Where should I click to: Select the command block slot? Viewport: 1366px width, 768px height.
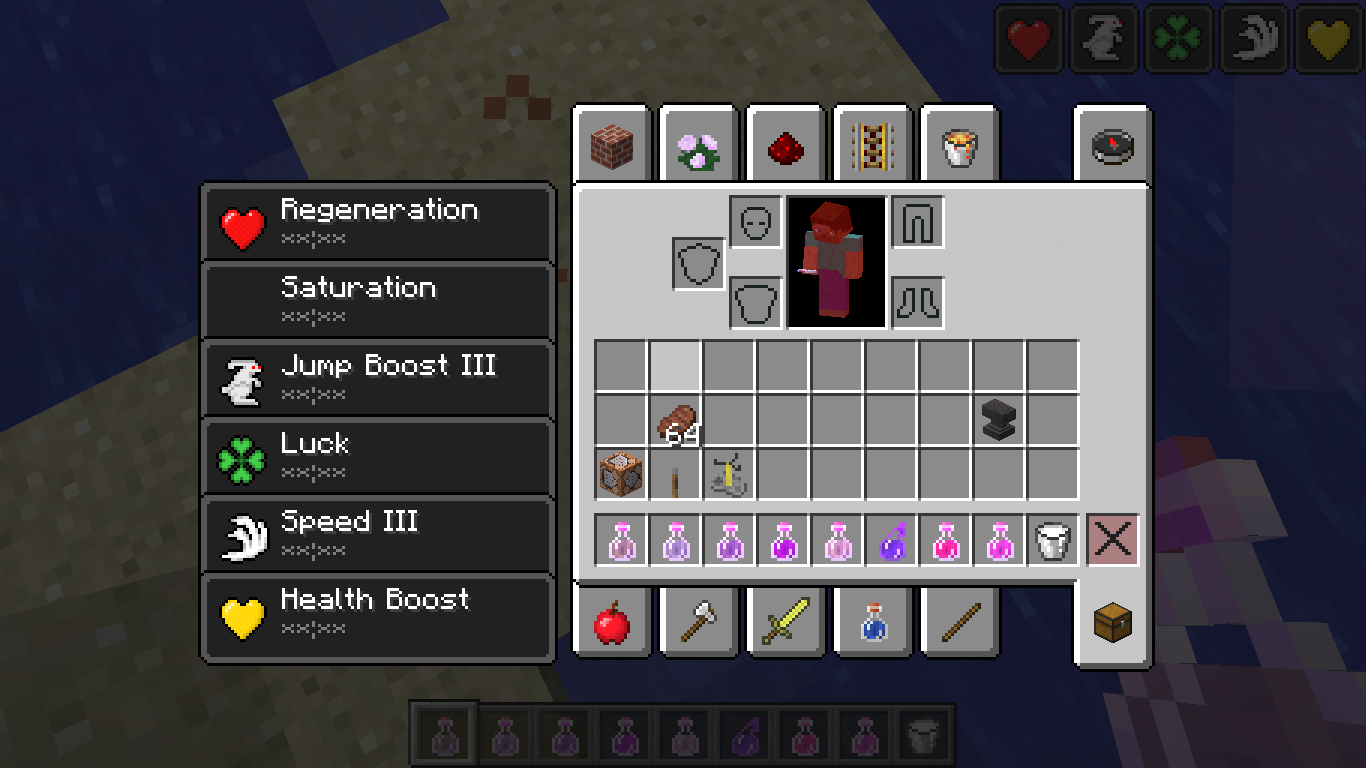click(621, 474)
